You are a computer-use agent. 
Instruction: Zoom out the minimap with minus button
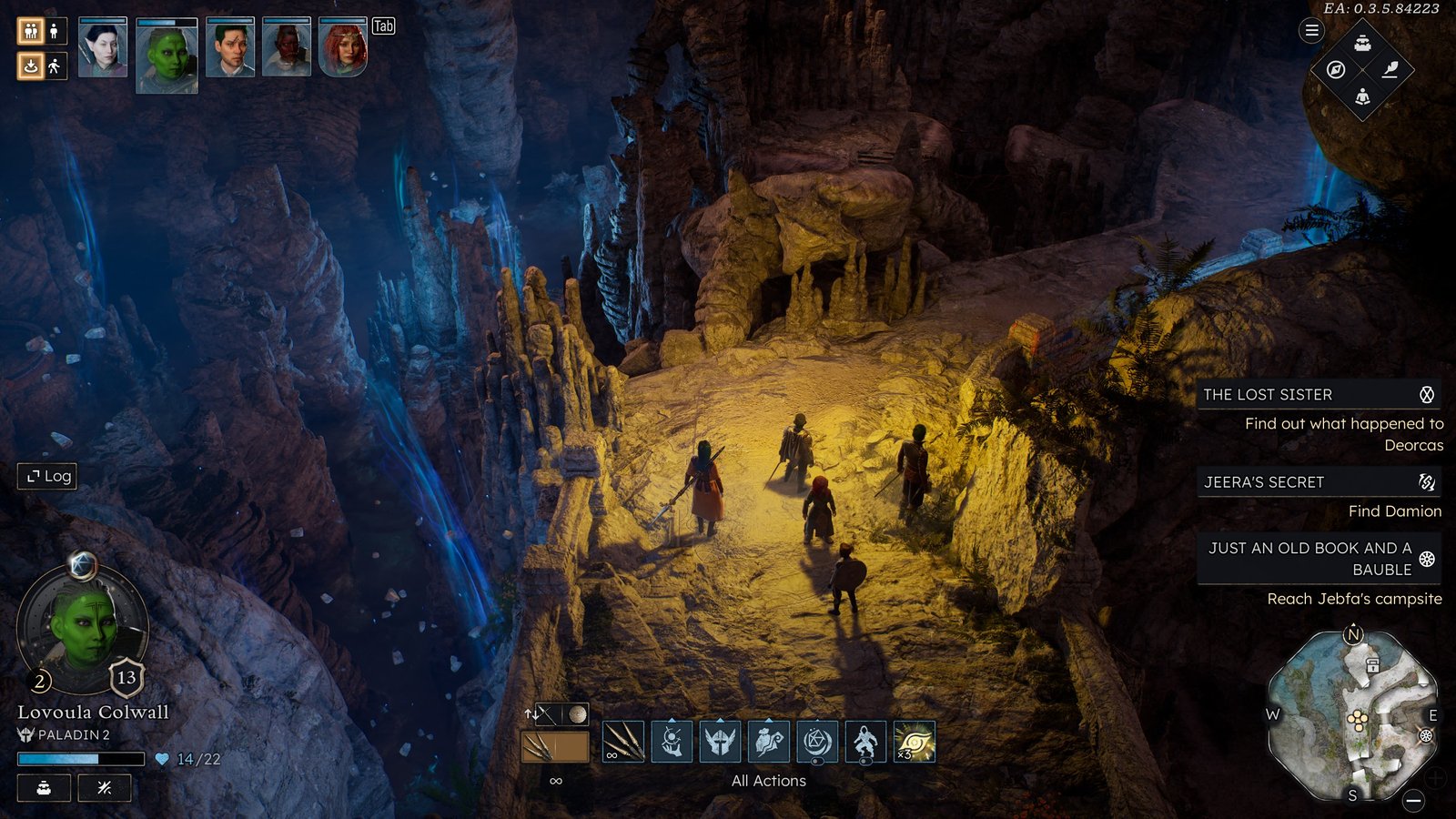(1413, 800)
